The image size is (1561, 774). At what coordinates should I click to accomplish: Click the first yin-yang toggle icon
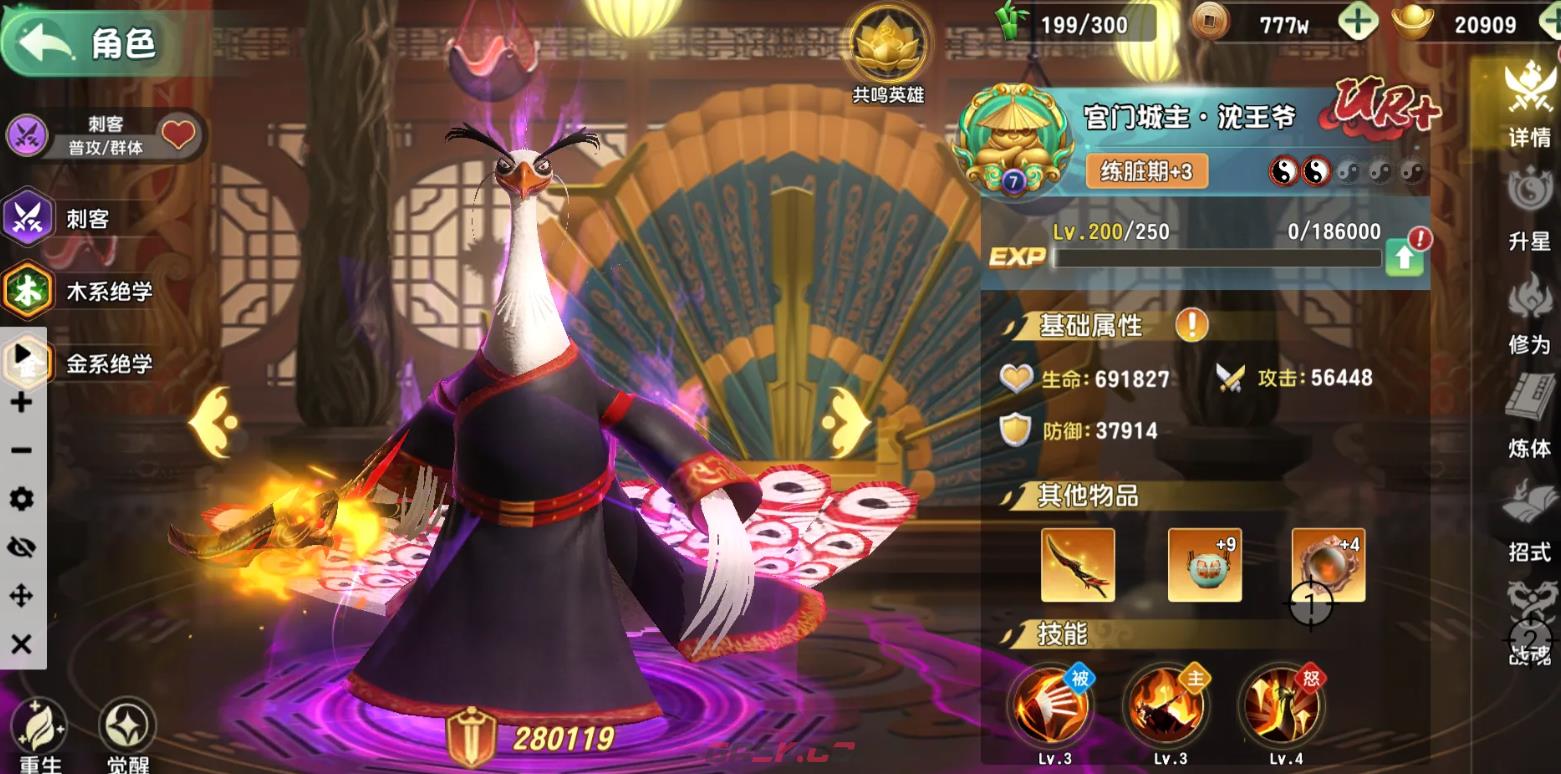(1284, 172)
